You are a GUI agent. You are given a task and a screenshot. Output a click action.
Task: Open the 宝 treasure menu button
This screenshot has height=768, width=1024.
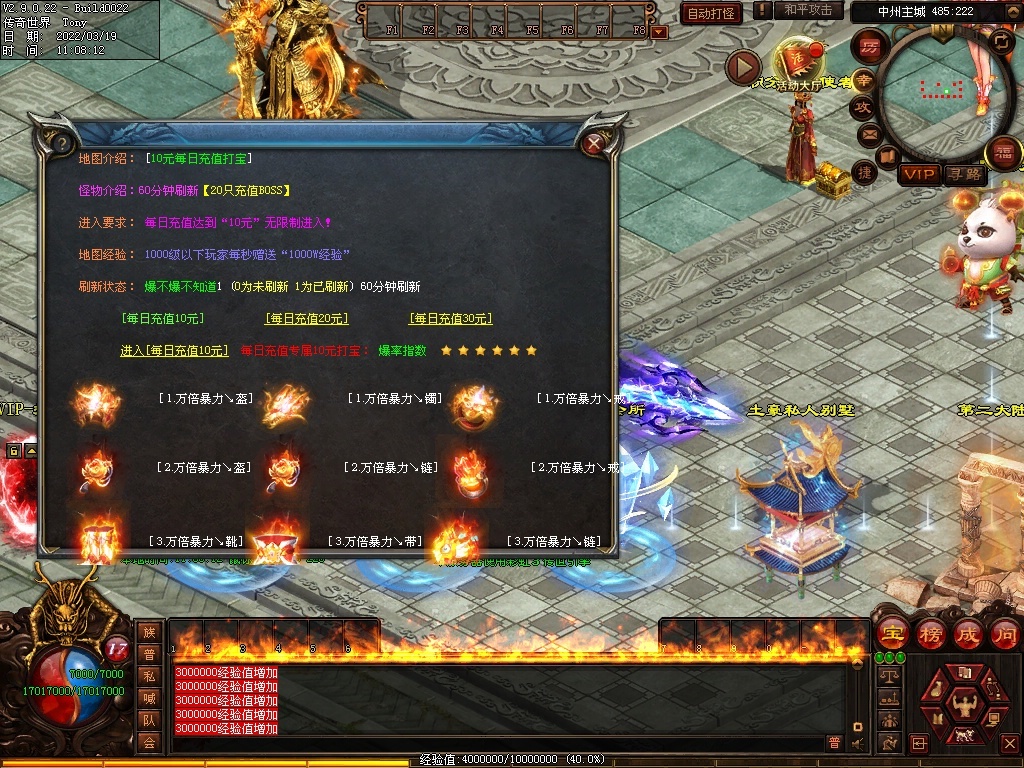click(892, 633)
